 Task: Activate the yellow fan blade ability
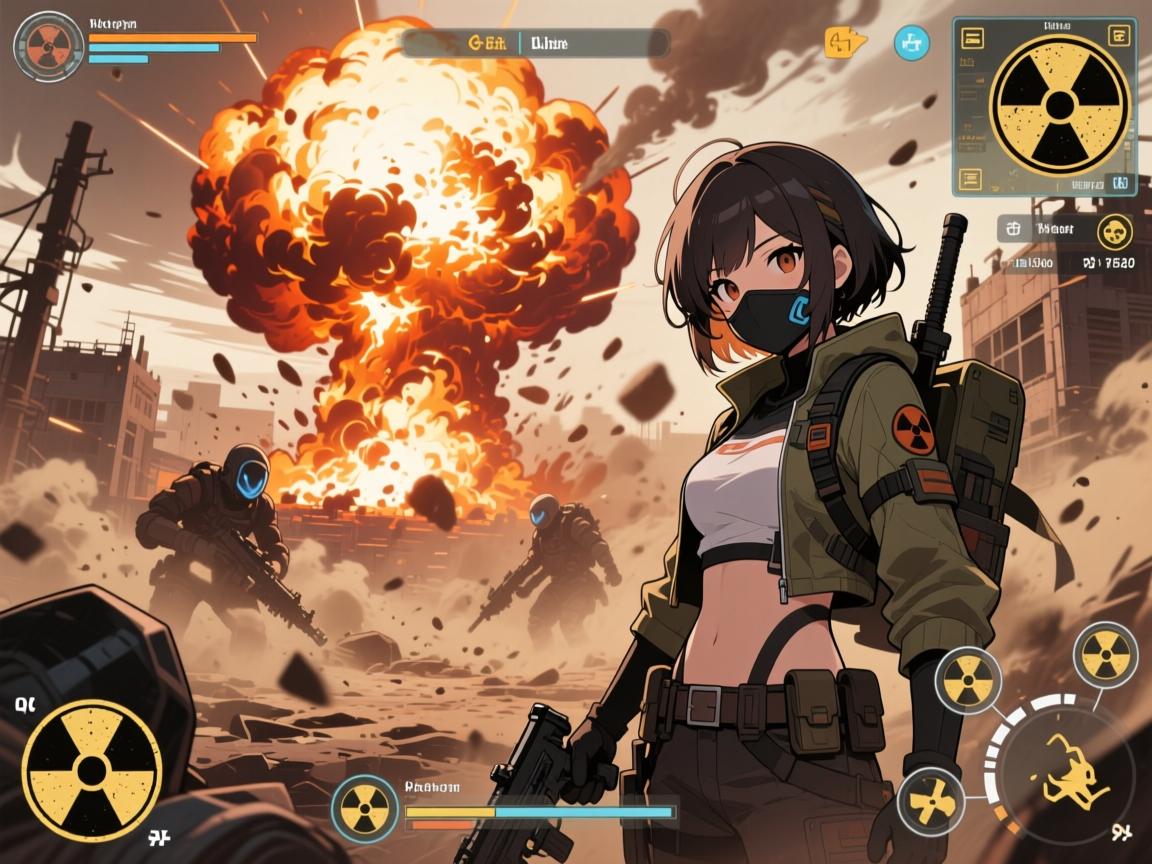point(930,801)
